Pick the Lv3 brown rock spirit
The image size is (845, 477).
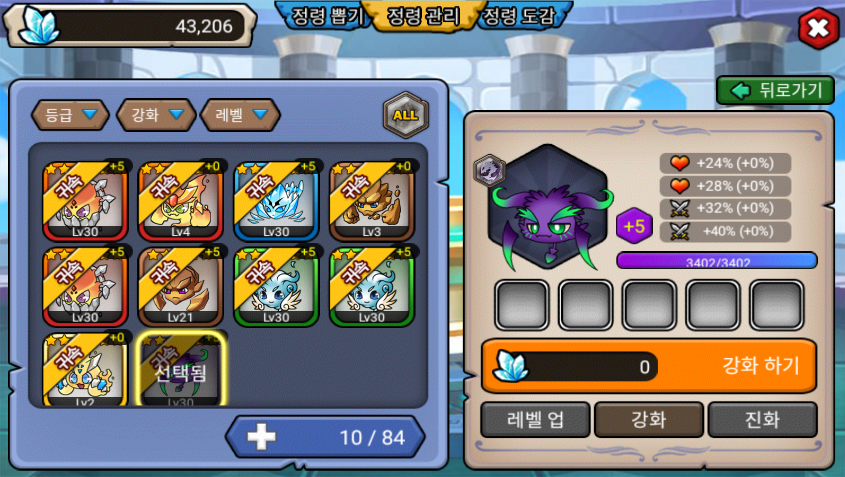click(x=371, y=200)
